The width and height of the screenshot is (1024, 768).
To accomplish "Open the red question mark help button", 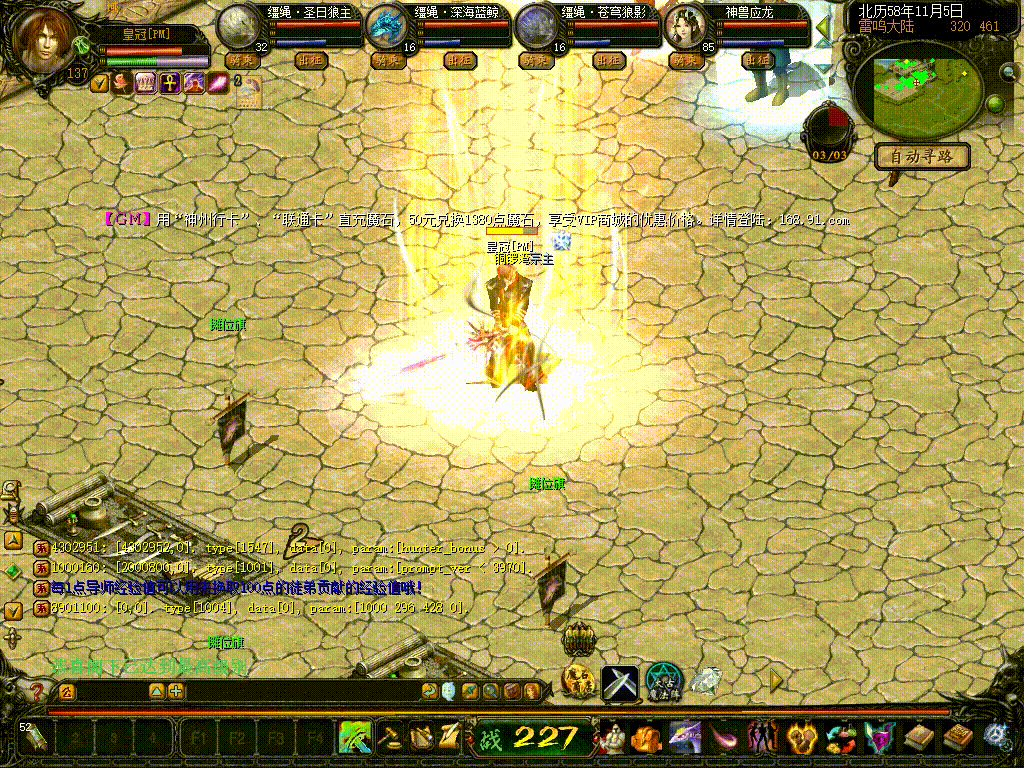I will tap(37, 691).
